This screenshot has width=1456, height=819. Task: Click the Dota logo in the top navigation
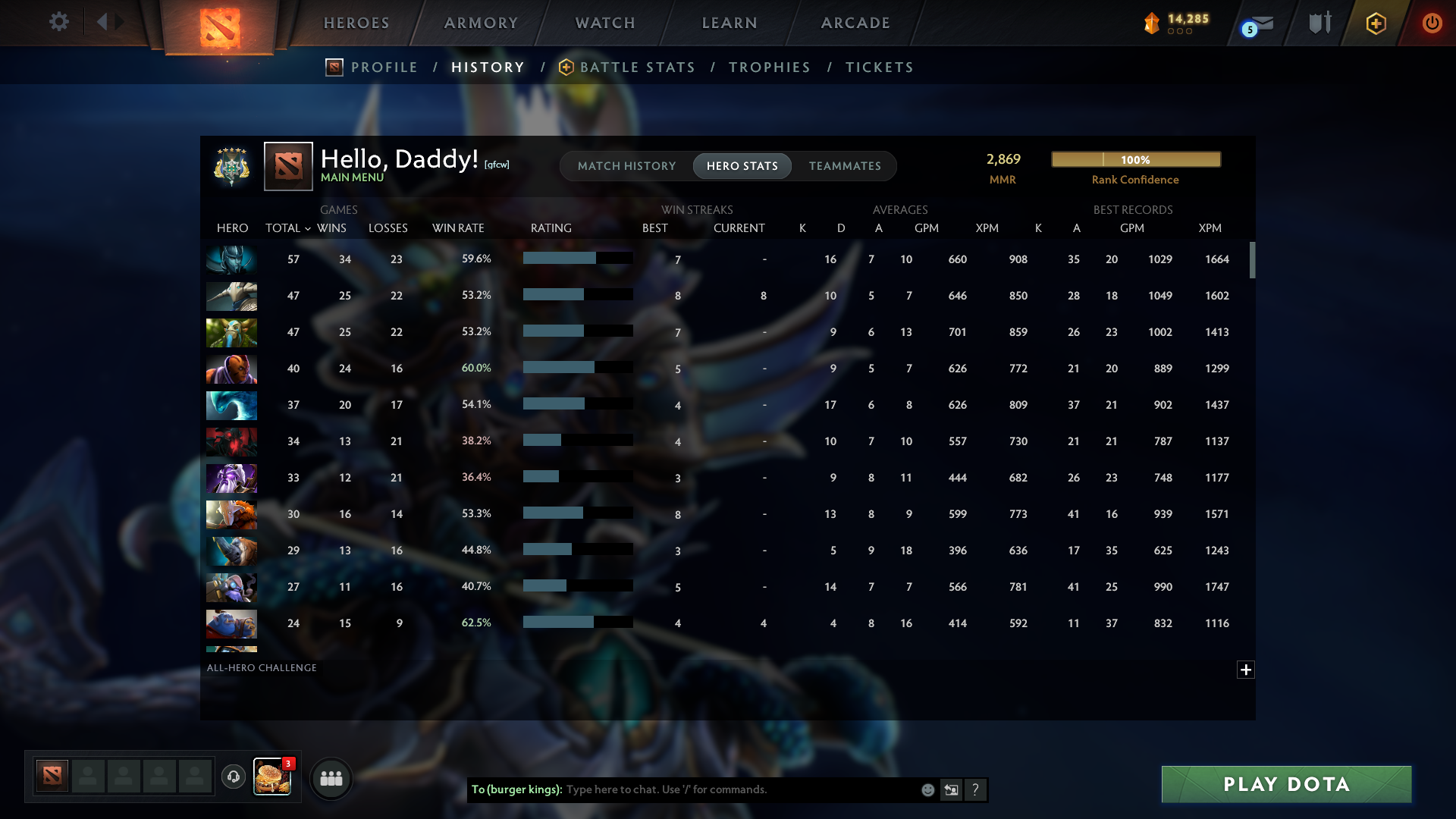click(x=218, y=23)
